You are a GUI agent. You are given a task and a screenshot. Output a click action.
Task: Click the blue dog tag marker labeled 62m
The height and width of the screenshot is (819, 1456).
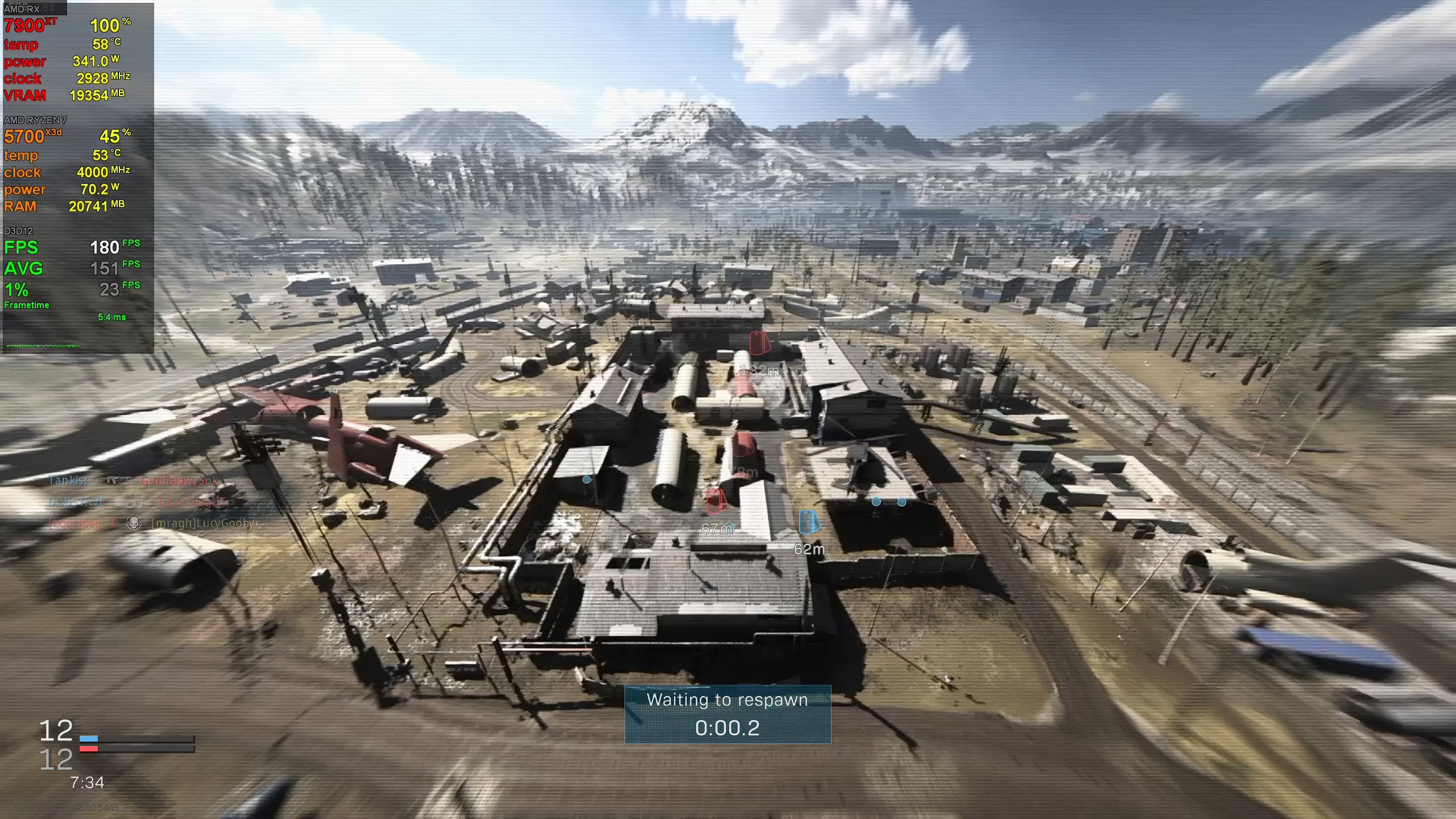coord(809,522)
